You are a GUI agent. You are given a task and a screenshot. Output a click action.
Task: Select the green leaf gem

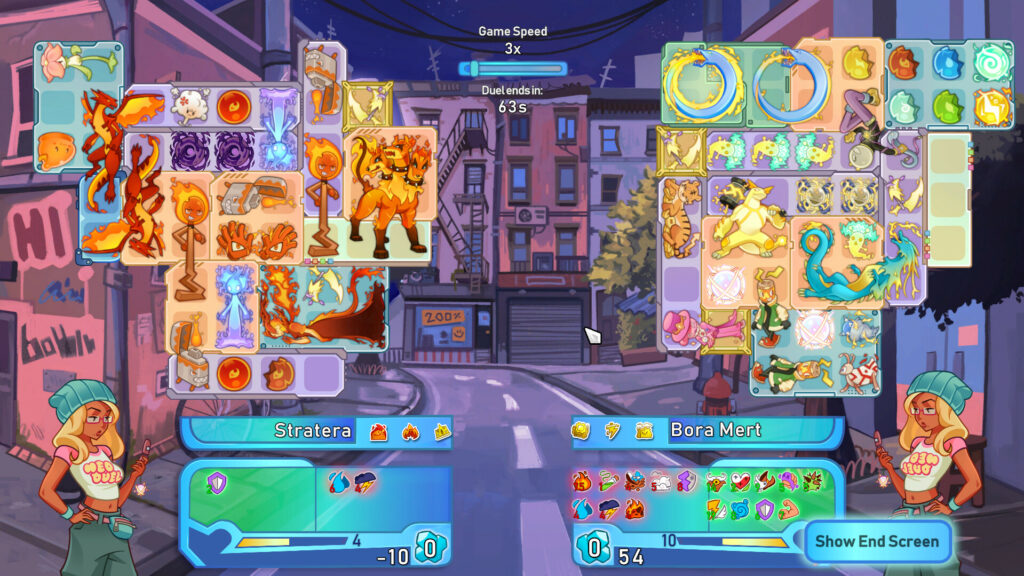[x=946, y=105]
